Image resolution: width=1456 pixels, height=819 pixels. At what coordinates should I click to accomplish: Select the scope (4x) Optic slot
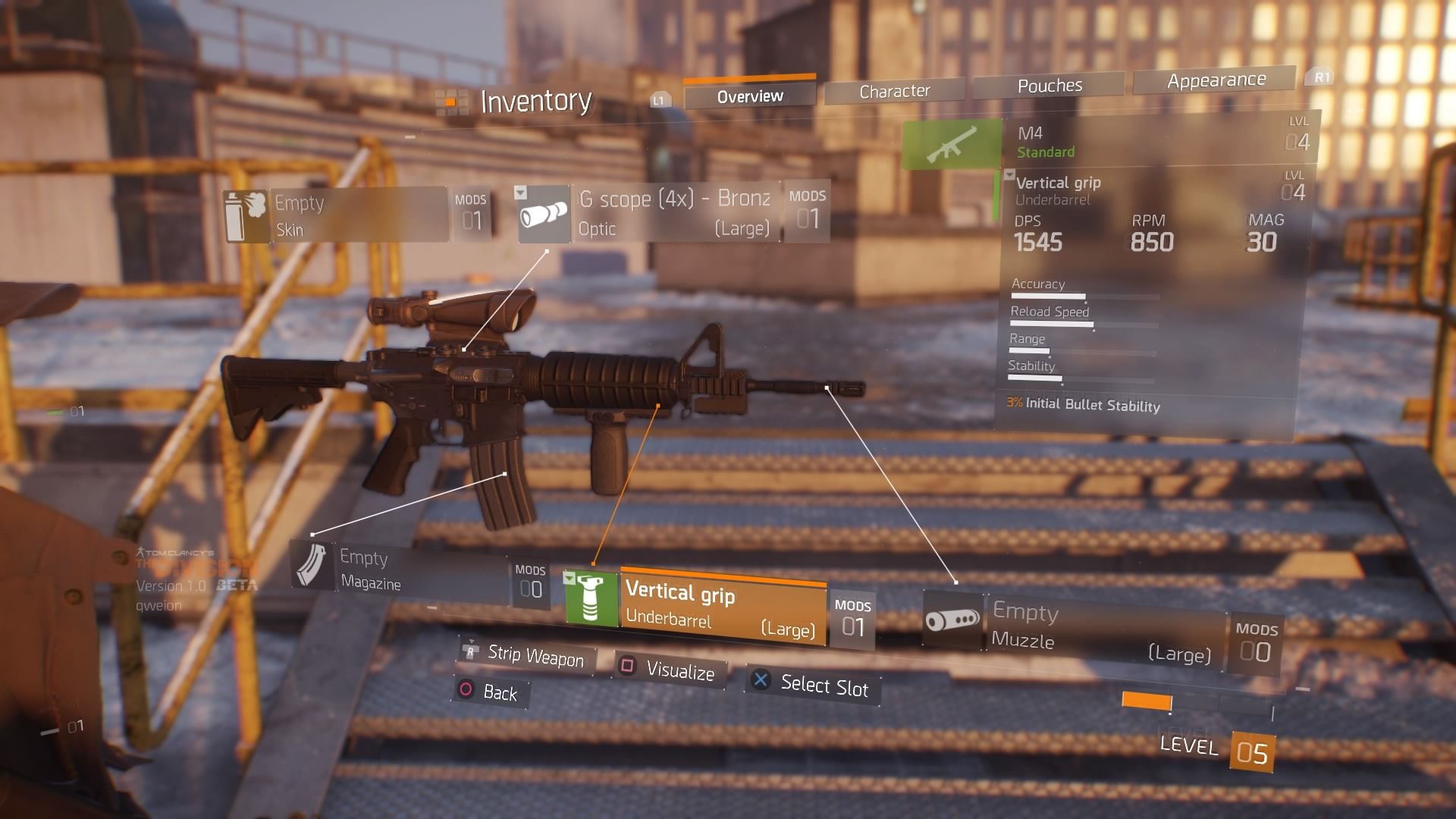click(x=673, y=213)
